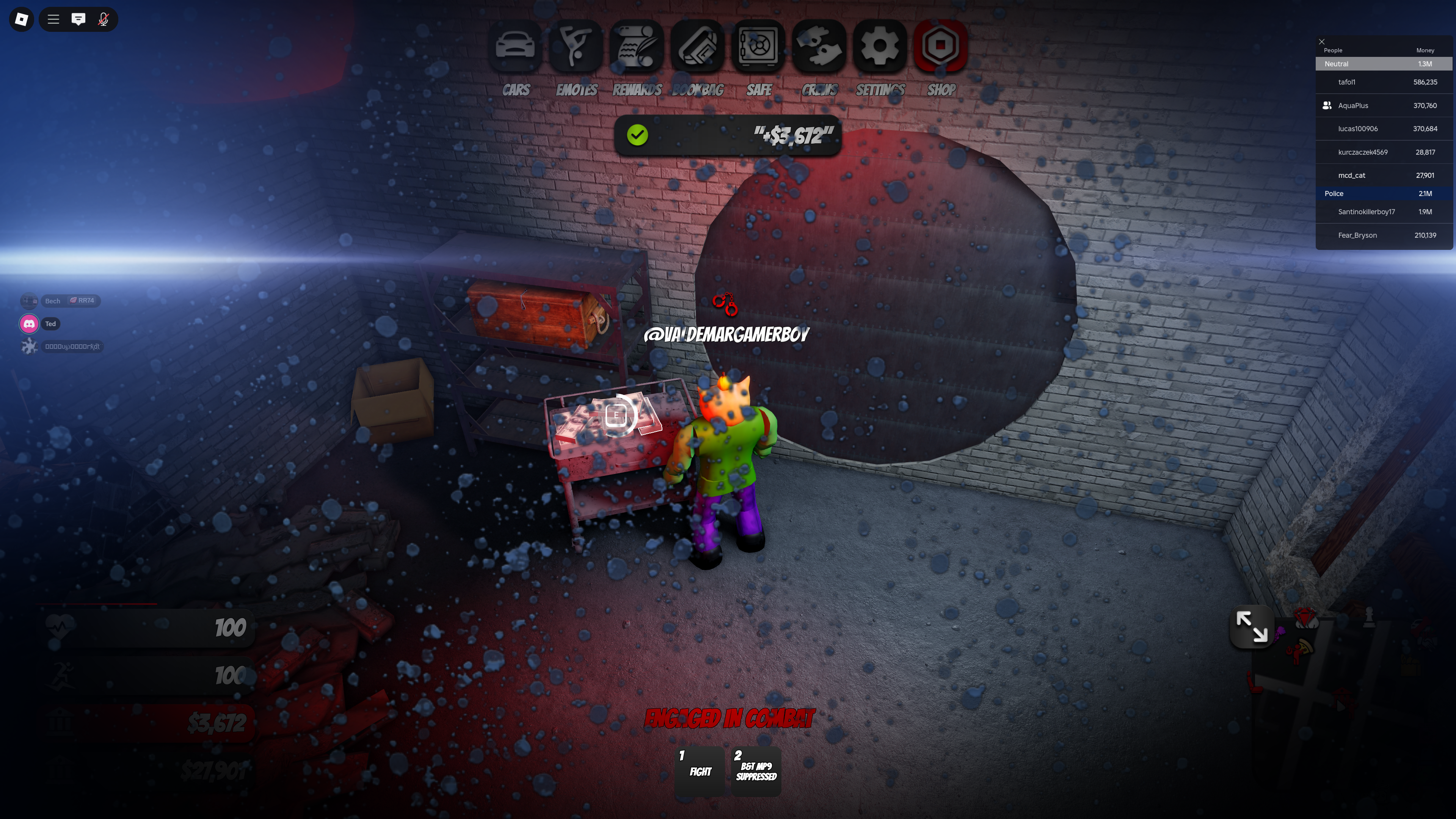Image resolution: width=1456 pixels, height=819 pixels.
Task: Open the Roblox logo menu
Action: pyautogui.click(x=22, y=20)
